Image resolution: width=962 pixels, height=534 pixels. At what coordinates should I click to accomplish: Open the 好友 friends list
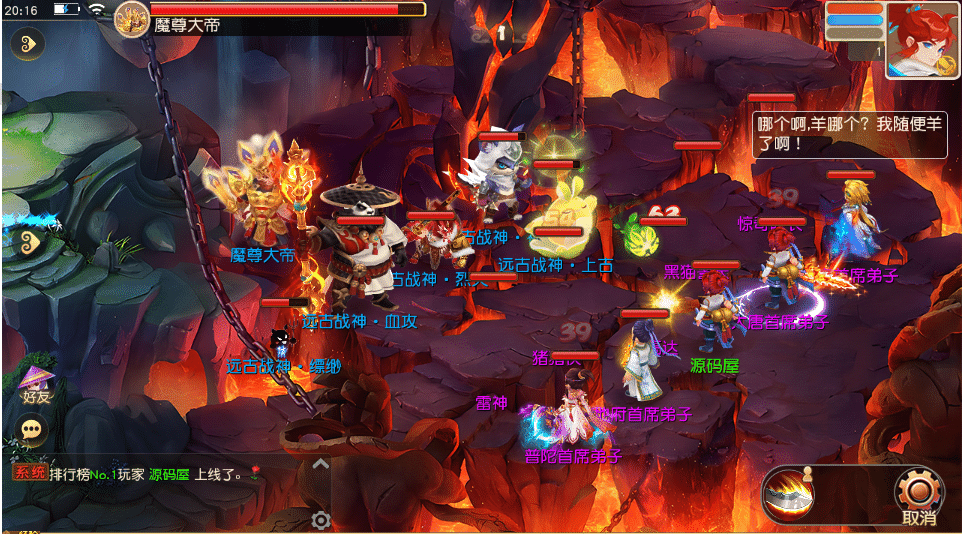[x=35, y=384]
